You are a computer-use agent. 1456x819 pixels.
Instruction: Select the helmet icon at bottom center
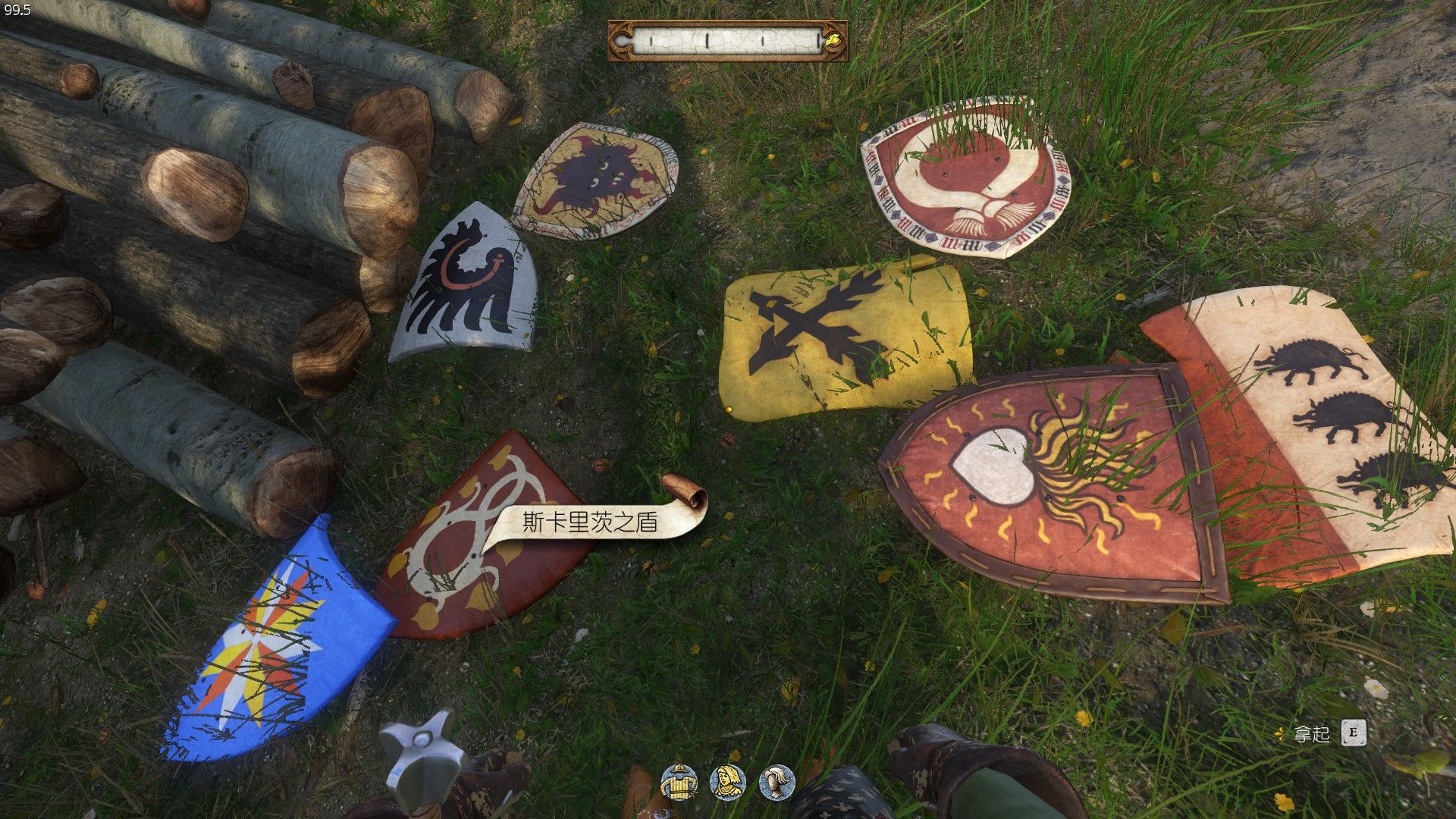pos(778,781)
